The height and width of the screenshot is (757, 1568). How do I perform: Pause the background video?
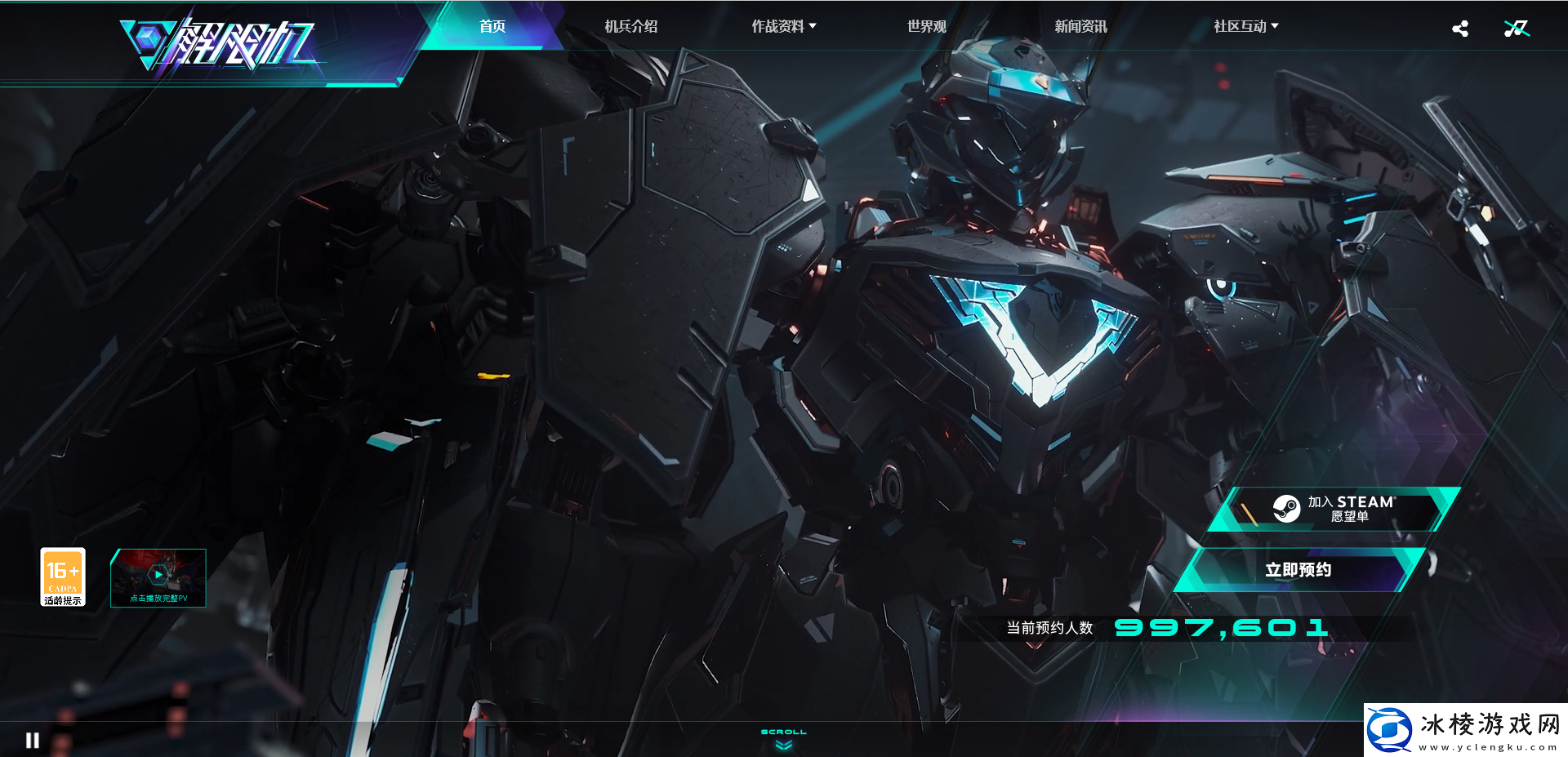tap(33, 740)
